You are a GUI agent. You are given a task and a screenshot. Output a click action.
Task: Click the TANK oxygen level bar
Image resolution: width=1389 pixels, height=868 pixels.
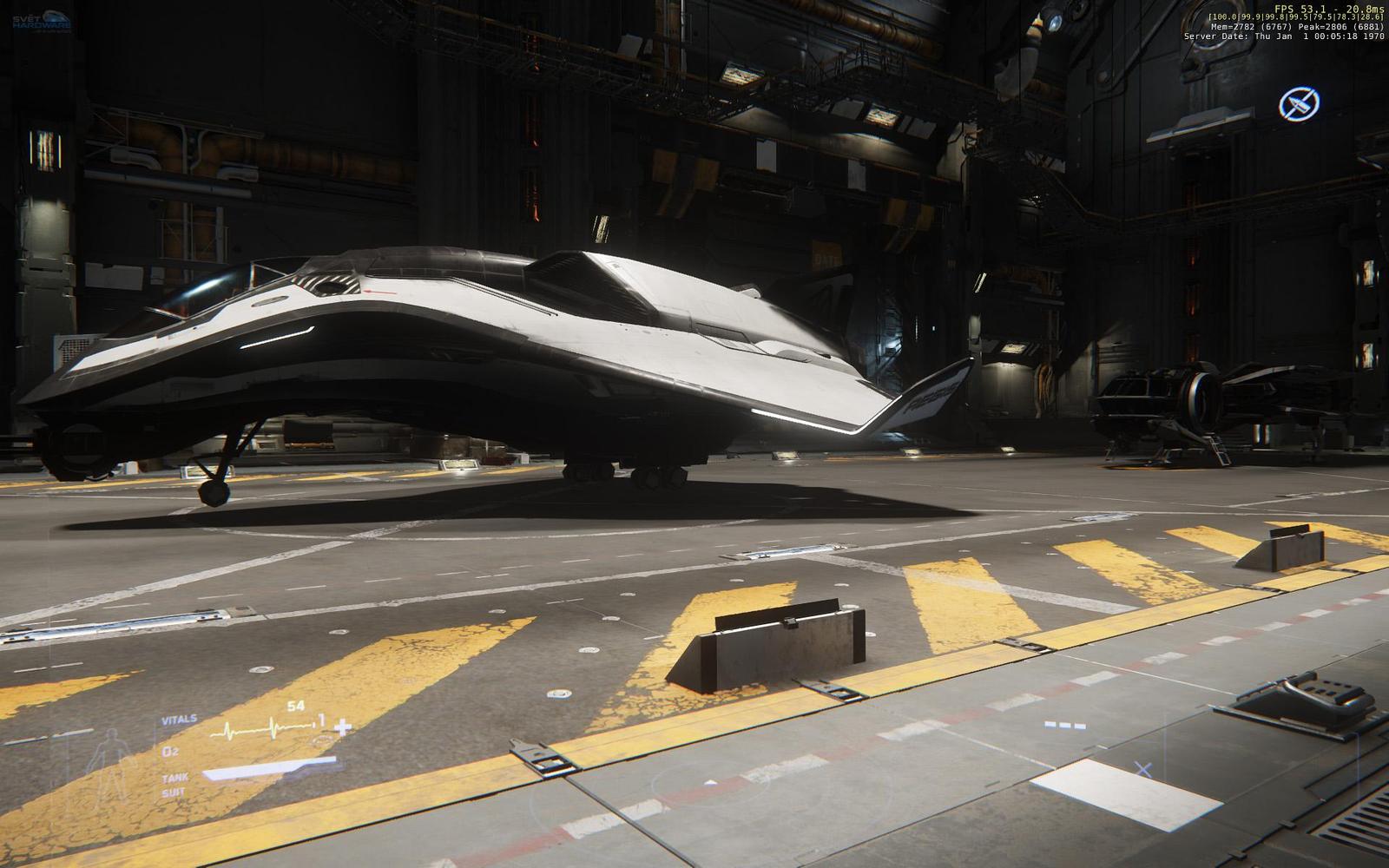coord(270,766)
